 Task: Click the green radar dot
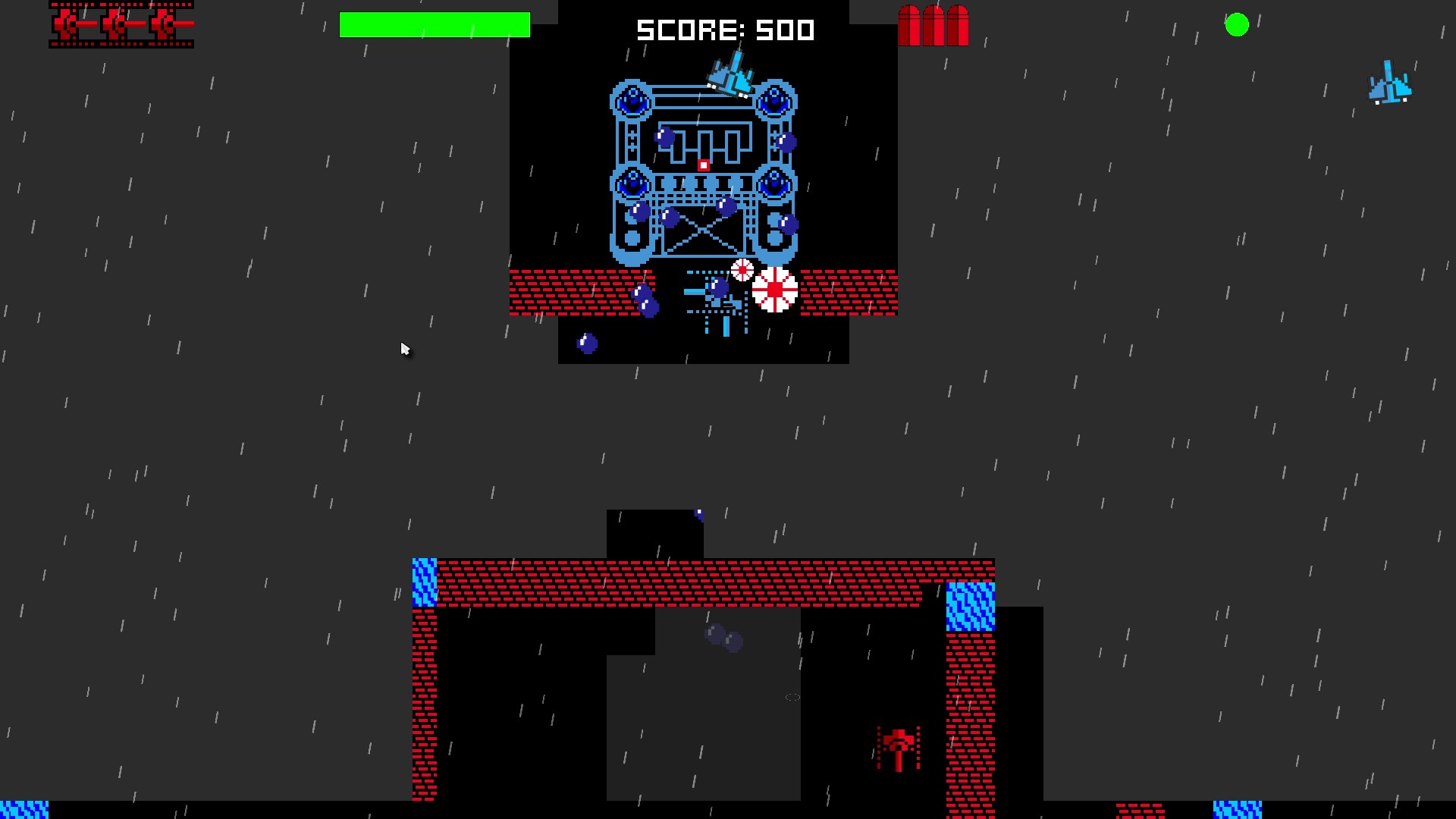(1238, 25)
